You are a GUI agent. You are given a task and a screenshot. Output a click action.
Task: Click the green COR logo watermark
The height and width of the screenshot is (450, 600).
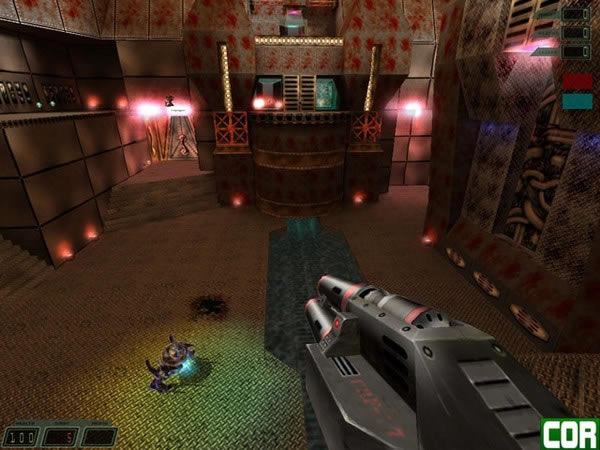point(570,434)
